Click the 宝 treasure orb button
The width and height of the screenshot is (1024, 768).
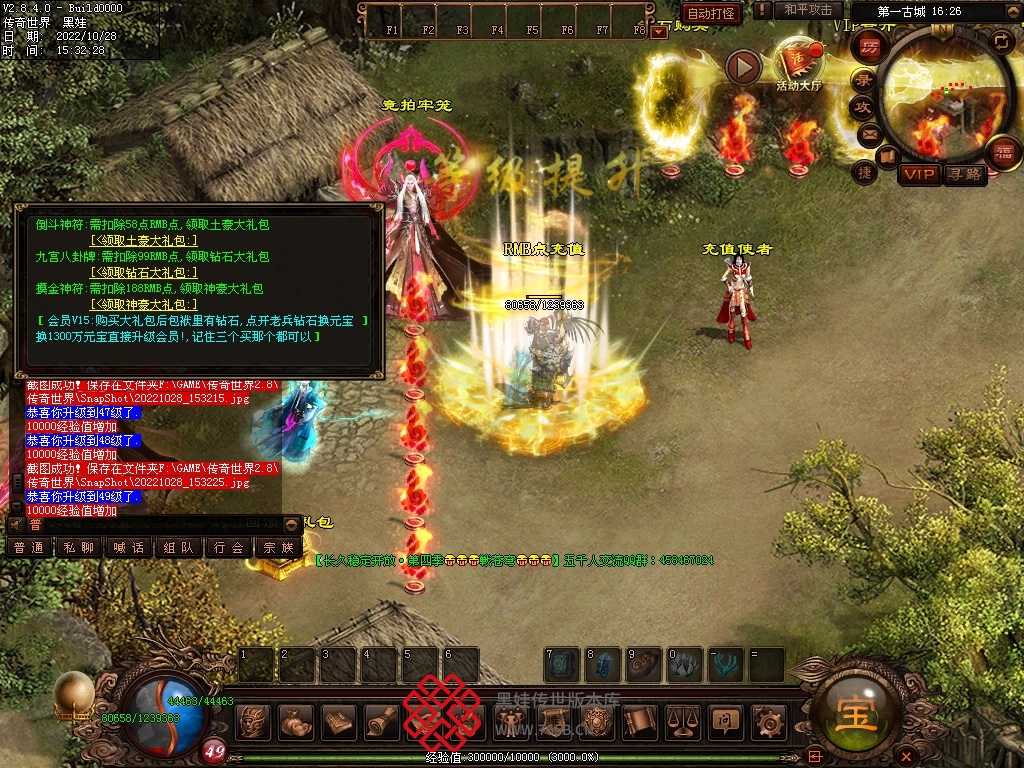851,717
